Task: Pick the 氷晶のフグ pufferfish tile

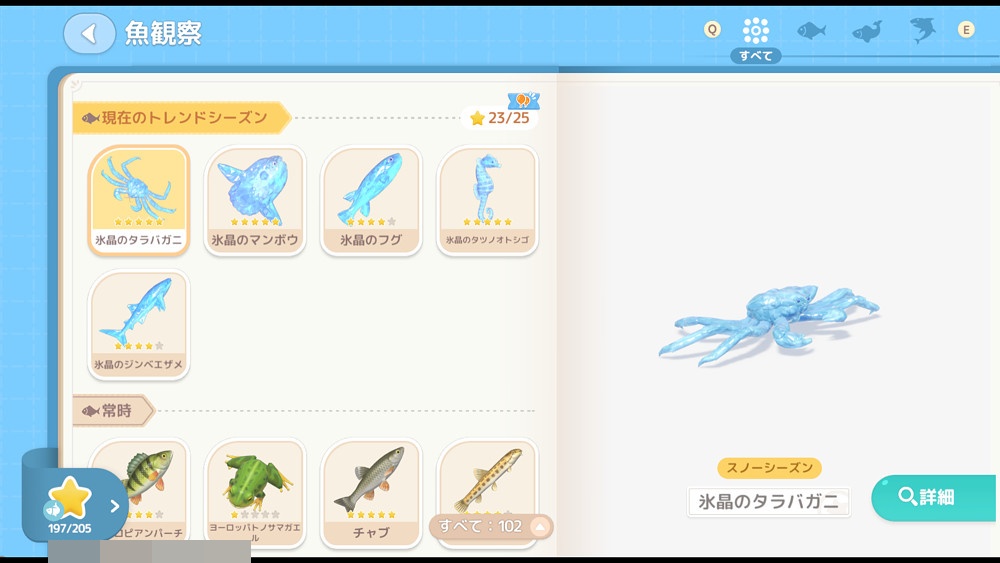Action: coord(371,200)
